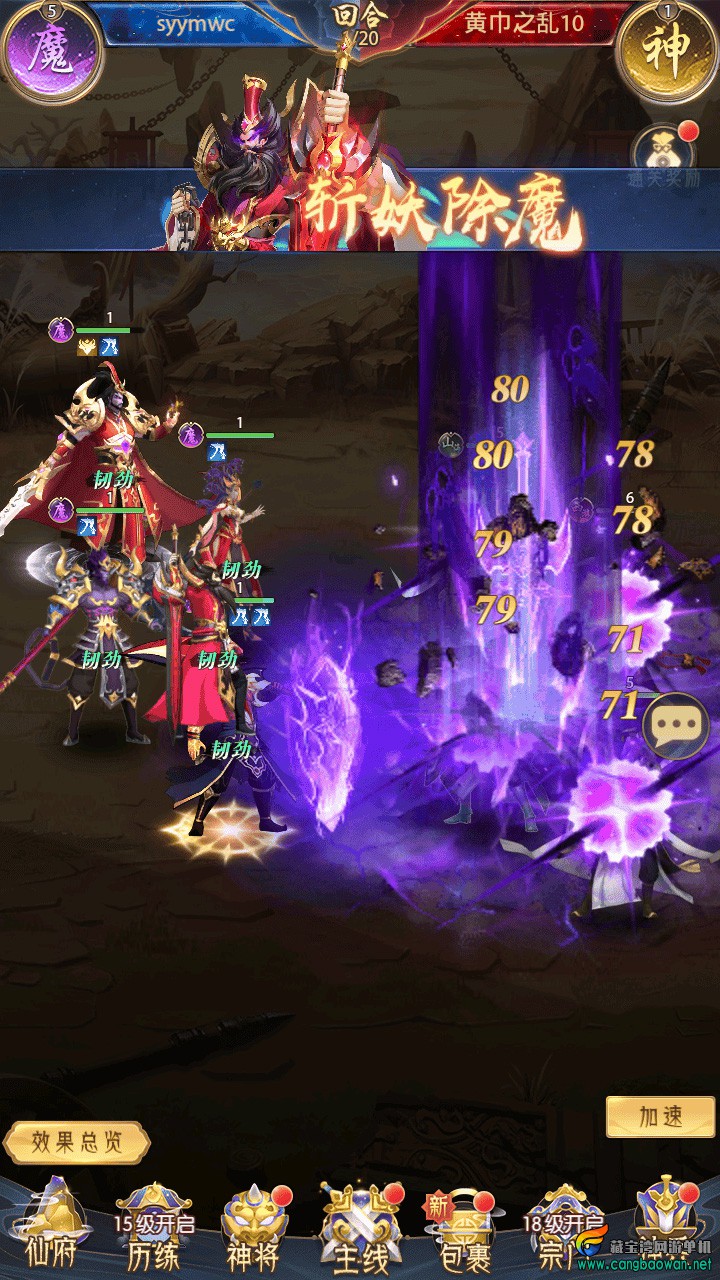This screenshot has height=1280, width=720.
Task: Open the 神将 generals menu
Action: pyautogui.click(x=254, y=1230)
